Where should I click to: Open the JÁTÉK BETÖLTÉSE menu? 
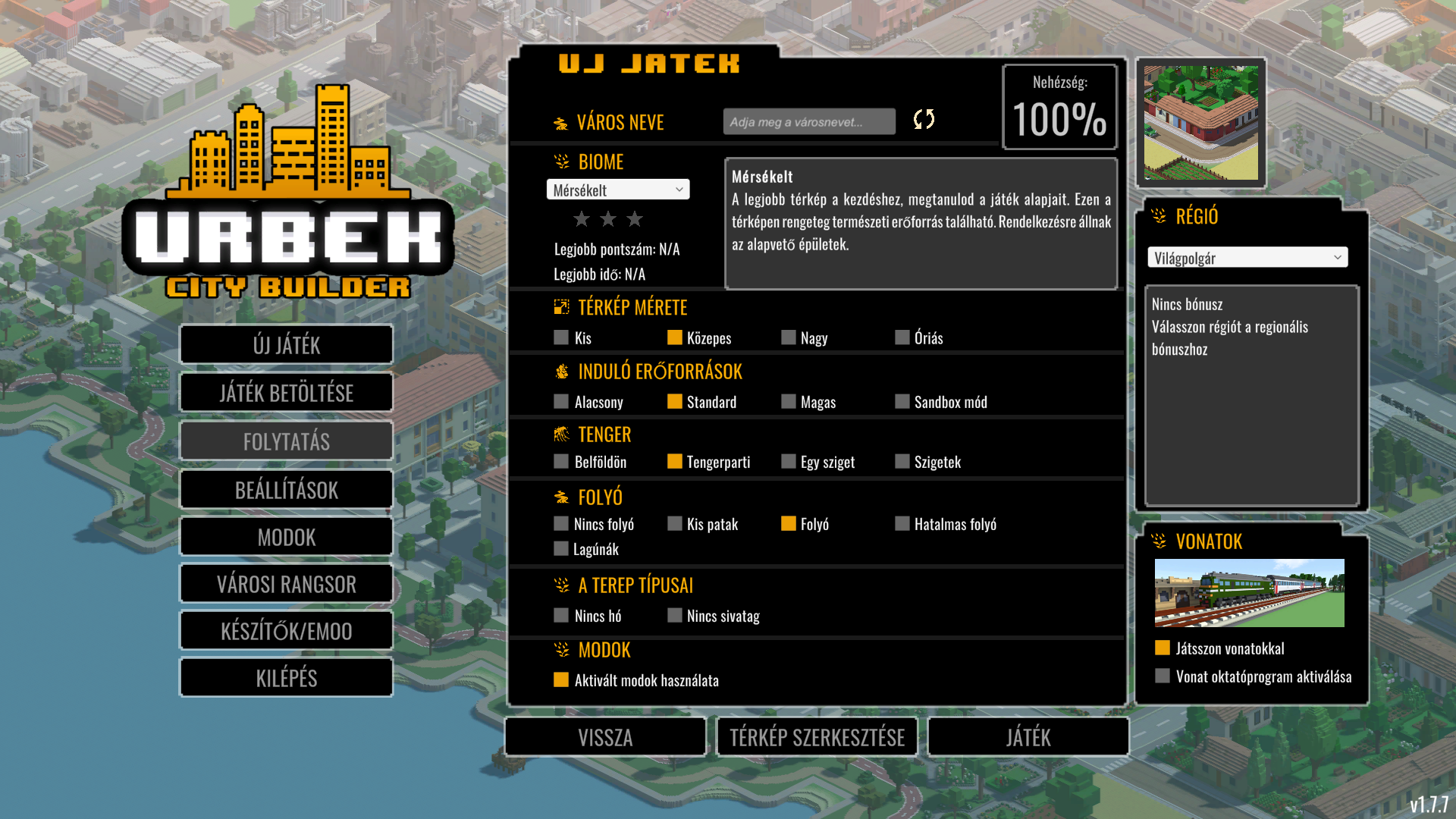[x=286, y=393]
